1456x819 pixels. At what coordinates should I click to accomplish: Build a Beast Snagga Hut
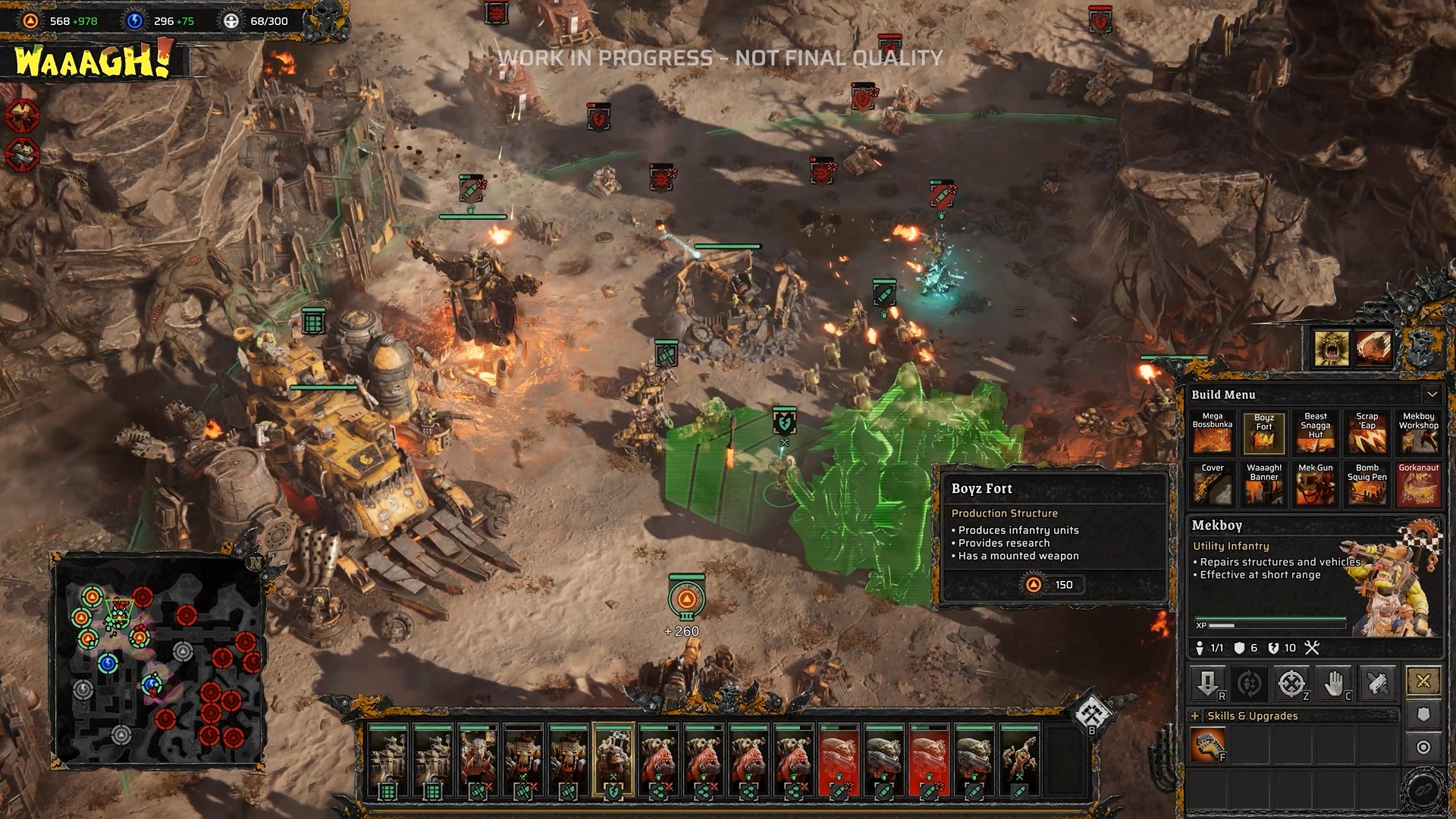pyautogui.click(x=1315, y=433)
